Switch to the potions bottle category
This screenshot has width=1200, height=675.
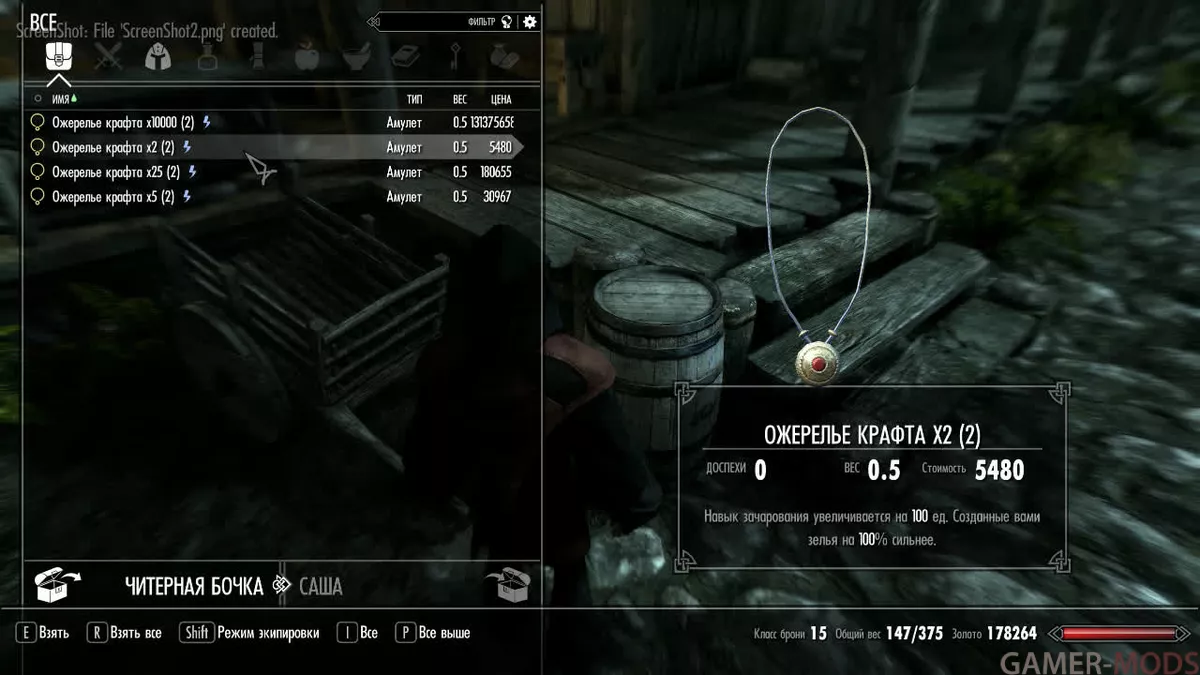207,56
